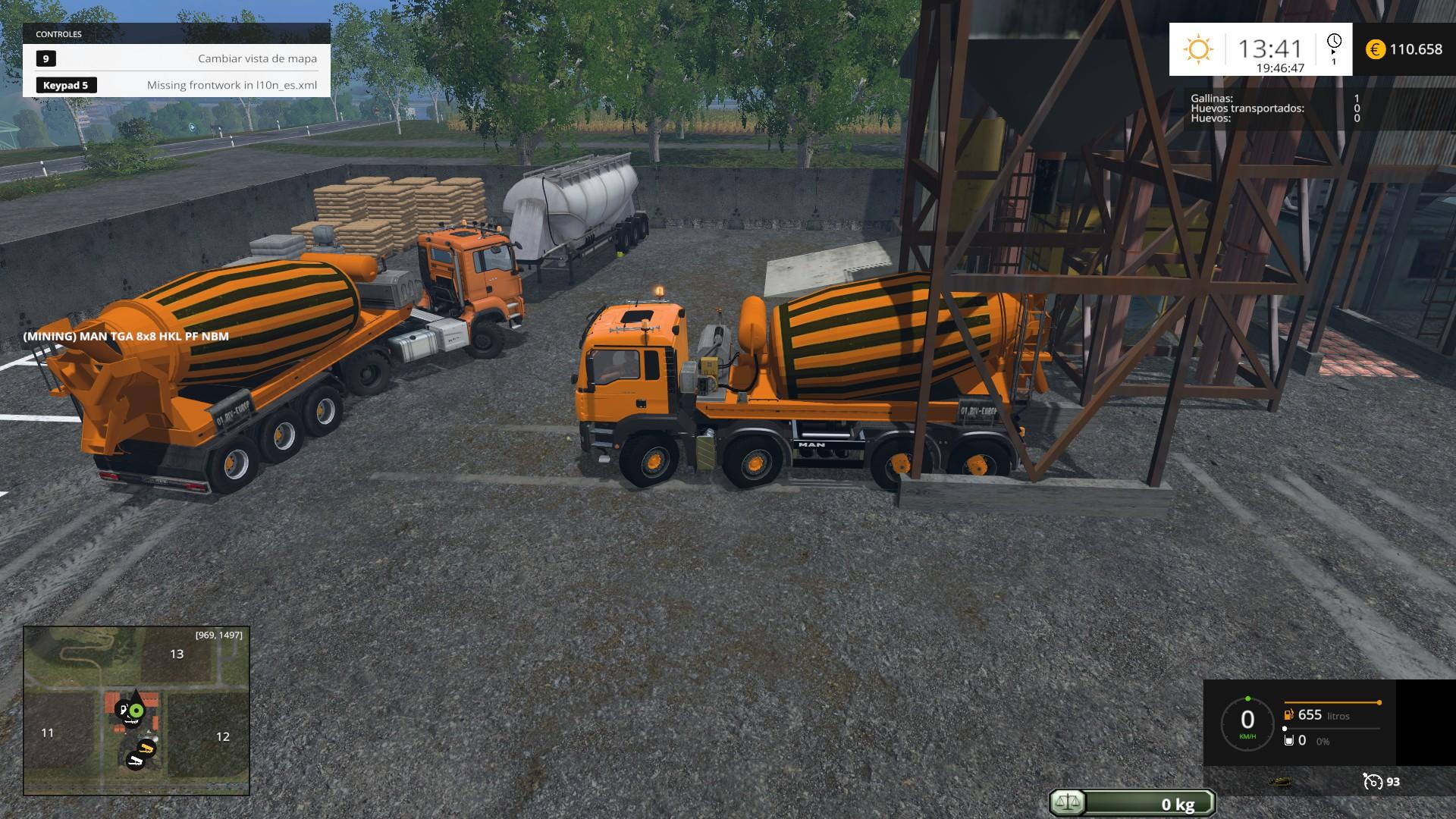
Task: Click the time scale clock icon
Action: [x=1334, y=42]
